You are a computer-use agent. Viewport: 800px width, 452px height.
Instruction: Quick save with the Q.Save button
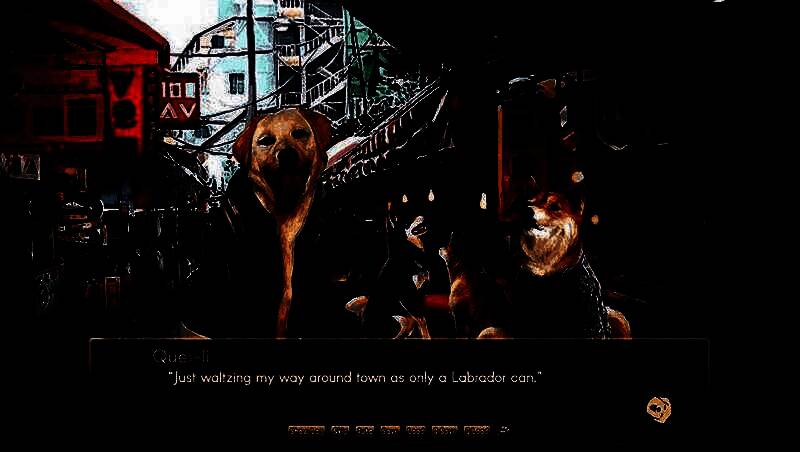(416, 431)
